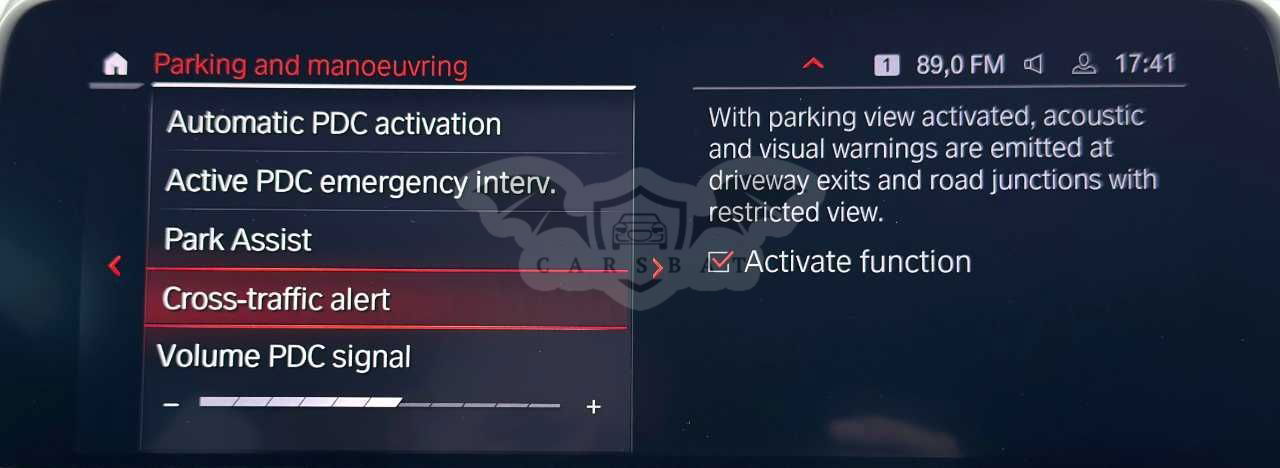Increase PDC signal volume with plus

point(593,406)
